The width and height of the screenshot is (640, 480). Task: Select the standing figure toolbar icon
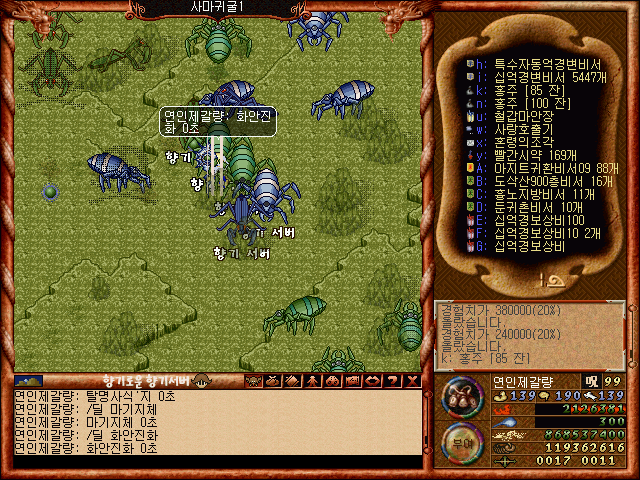tap(312, 380)
